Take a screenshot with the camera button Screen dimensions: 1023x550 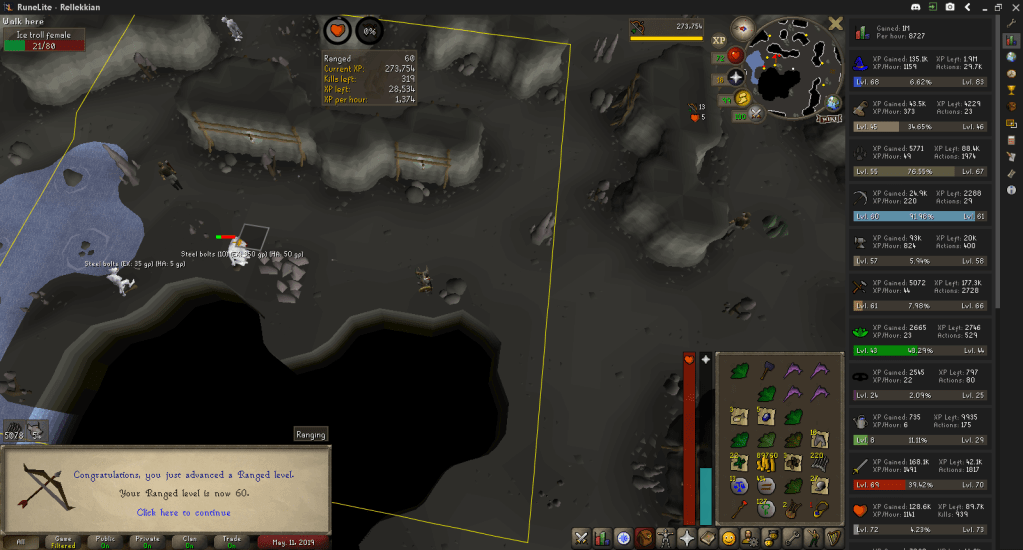point(948,7)
